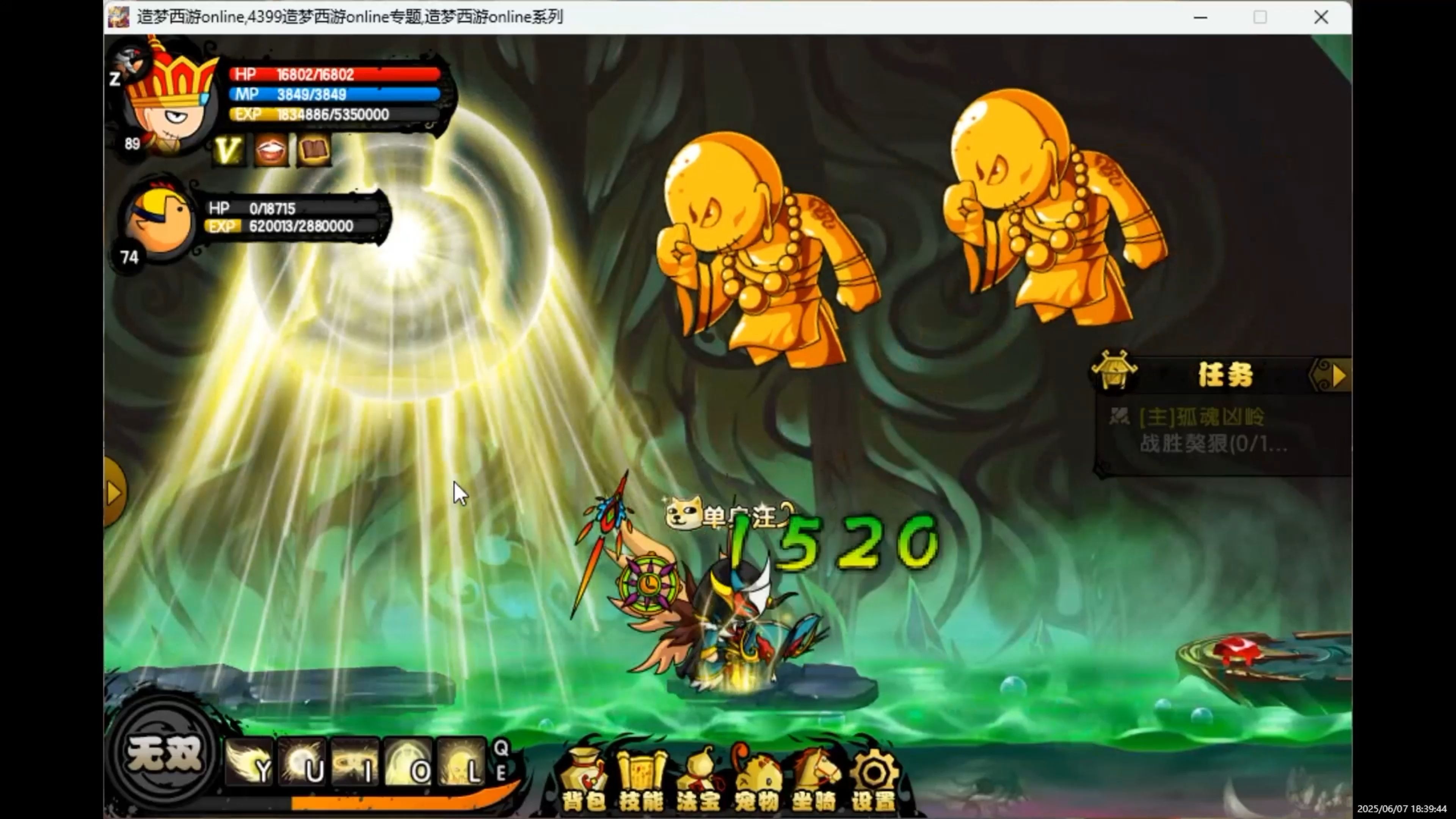Viewport: 1456px width, 819px height.
Task: Open the 坐骑 horse mount menu
Action: click(x=815, y=778)
